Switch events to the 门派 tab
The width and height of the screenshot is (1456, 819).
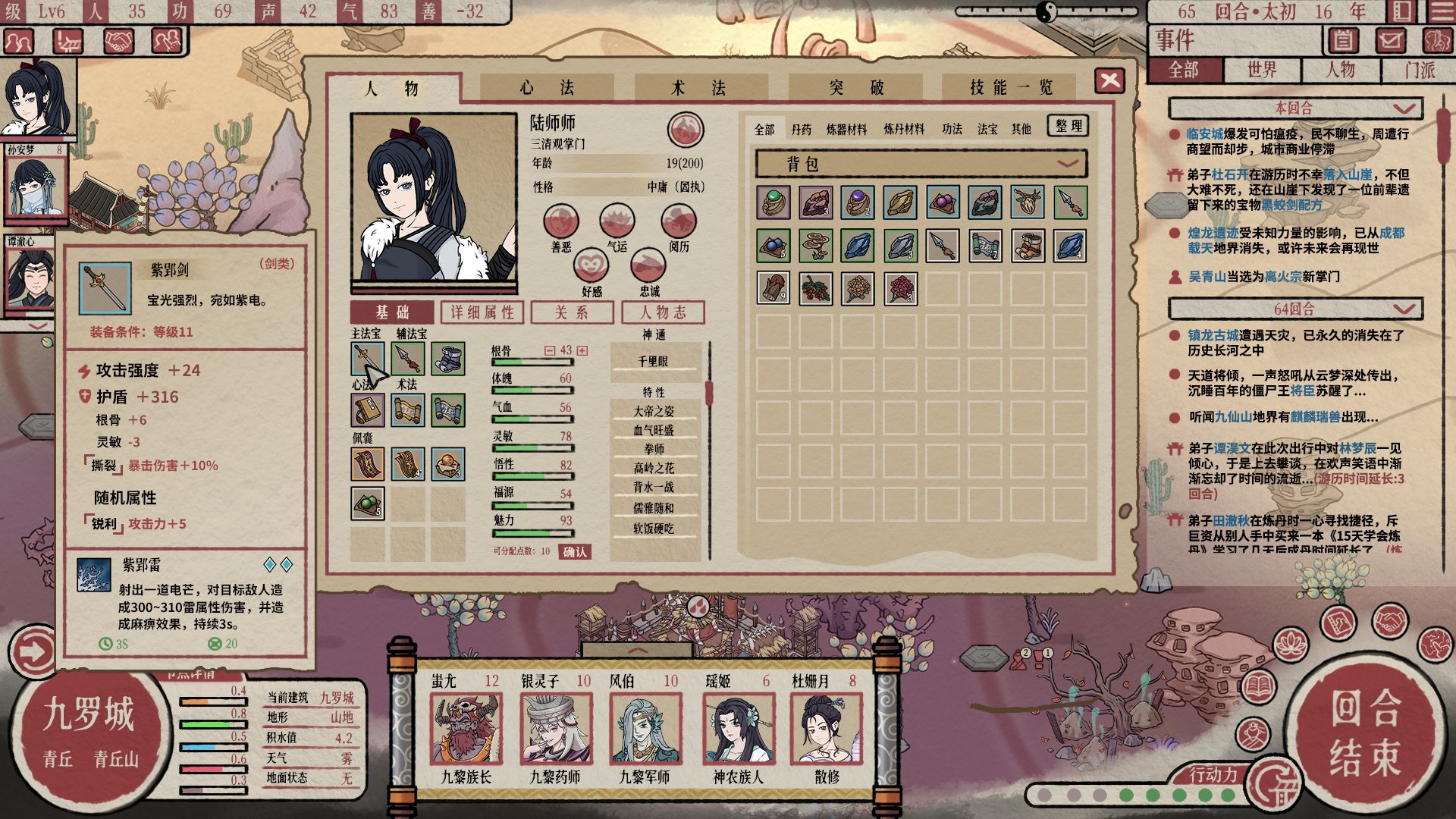click(x=1419, y=71)
